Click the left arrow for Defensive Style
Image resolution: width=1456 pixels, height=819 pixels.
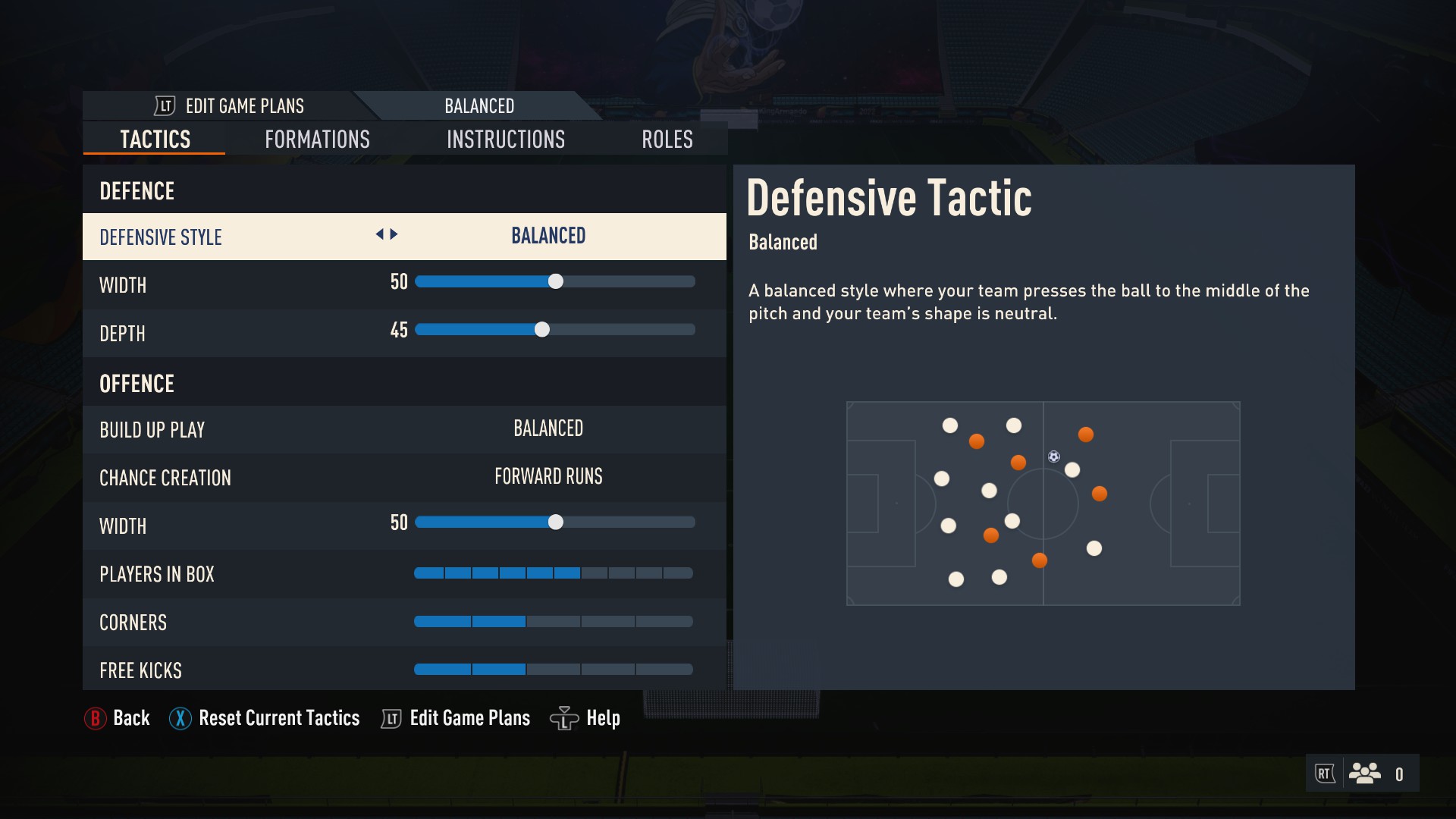coord(379,234)
